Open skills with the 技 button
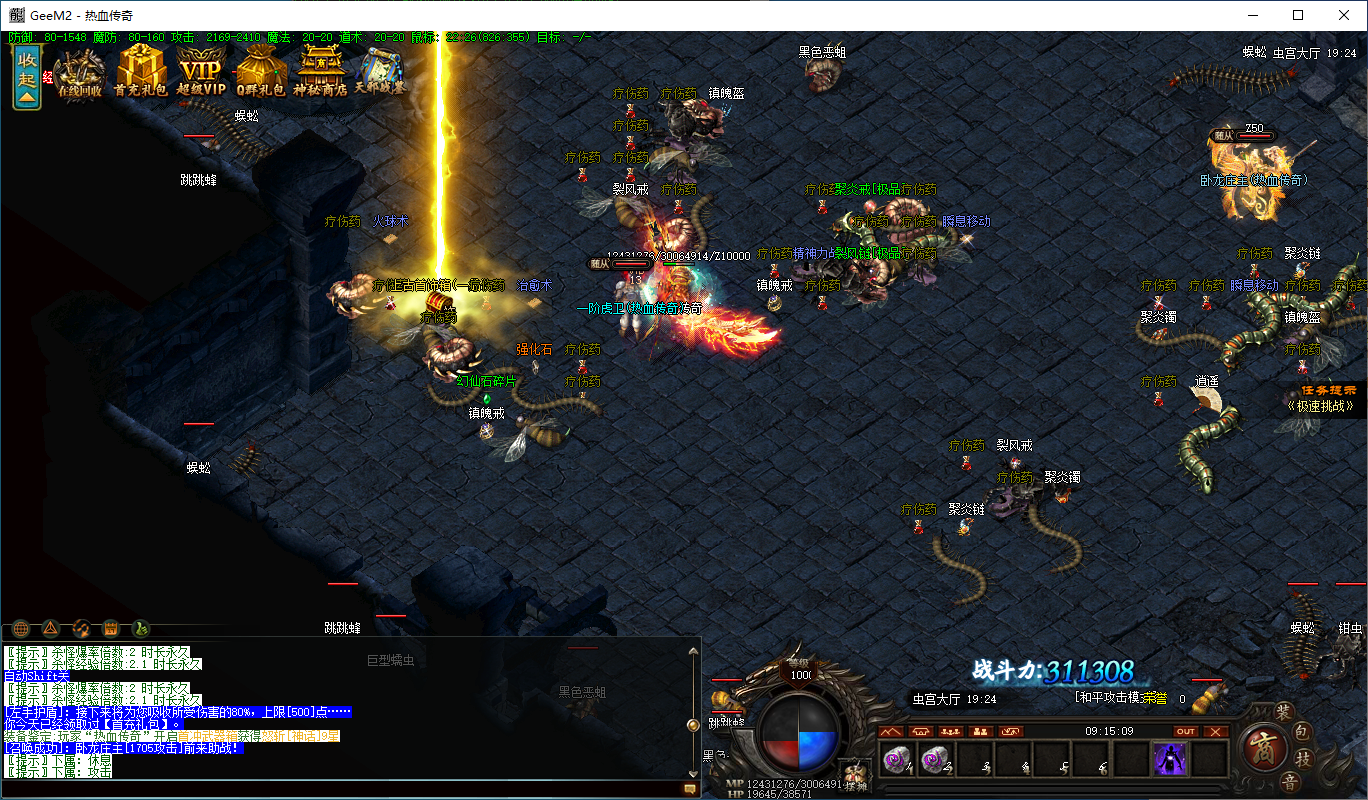The image size is (1368, 800). click(1303, 761)
